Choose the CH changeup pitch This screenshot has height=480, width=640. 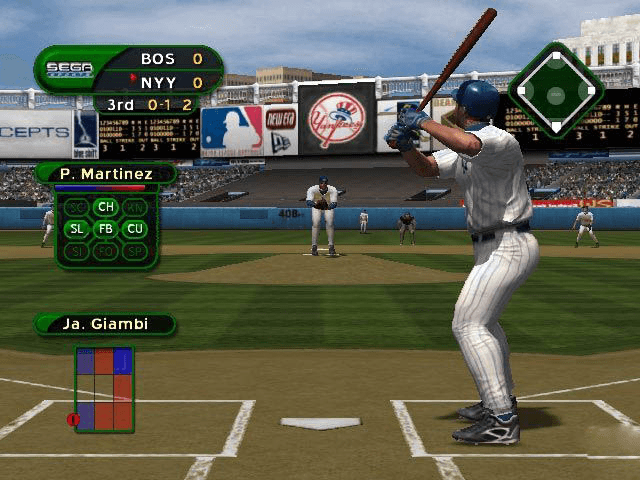click(106, 207)
